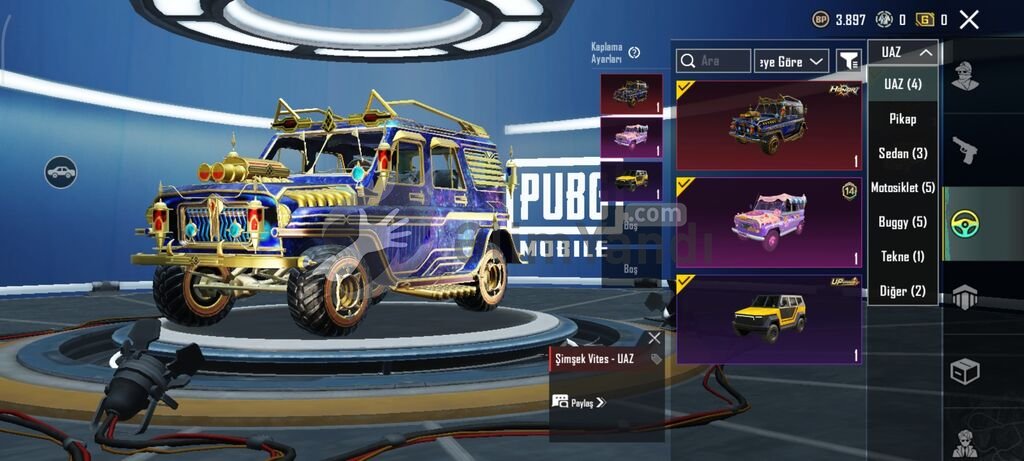The height and width of the screenshot is (461, 1024).
Task: Choose Pikap from the vehicle list
Action: 902,119
